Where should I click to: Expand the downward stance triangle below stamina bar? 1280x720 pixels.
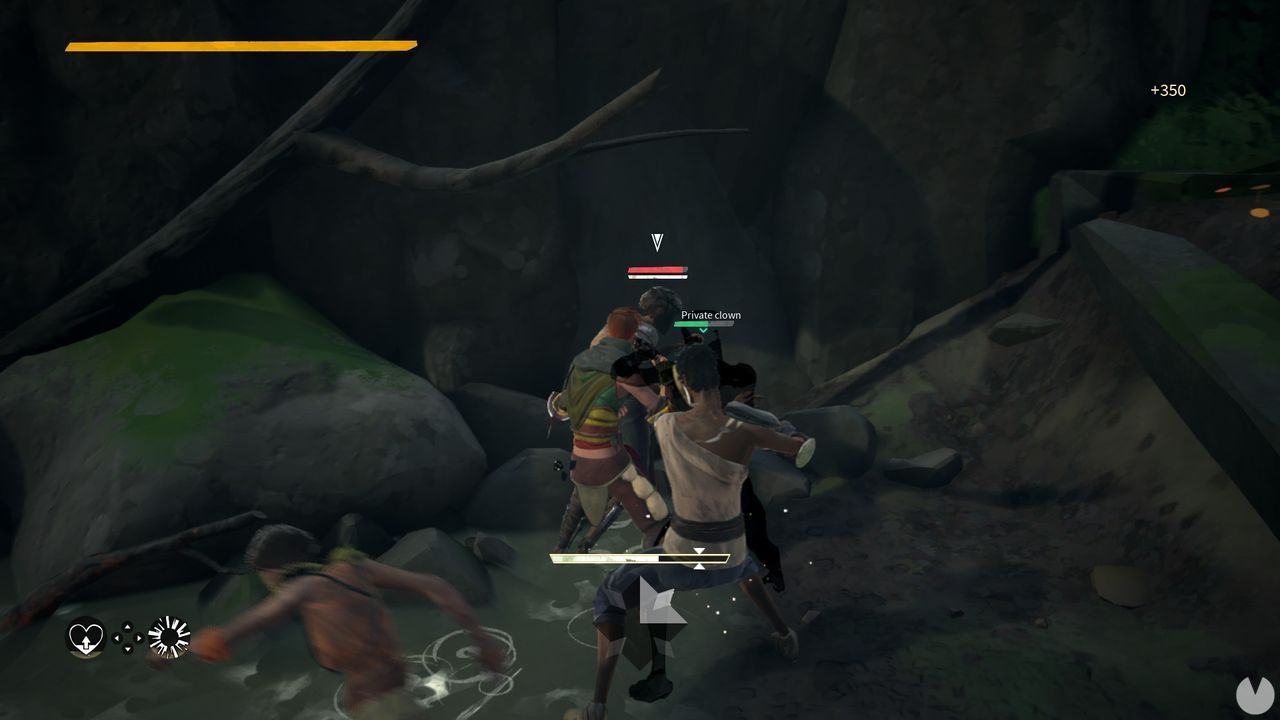point(700,565)
